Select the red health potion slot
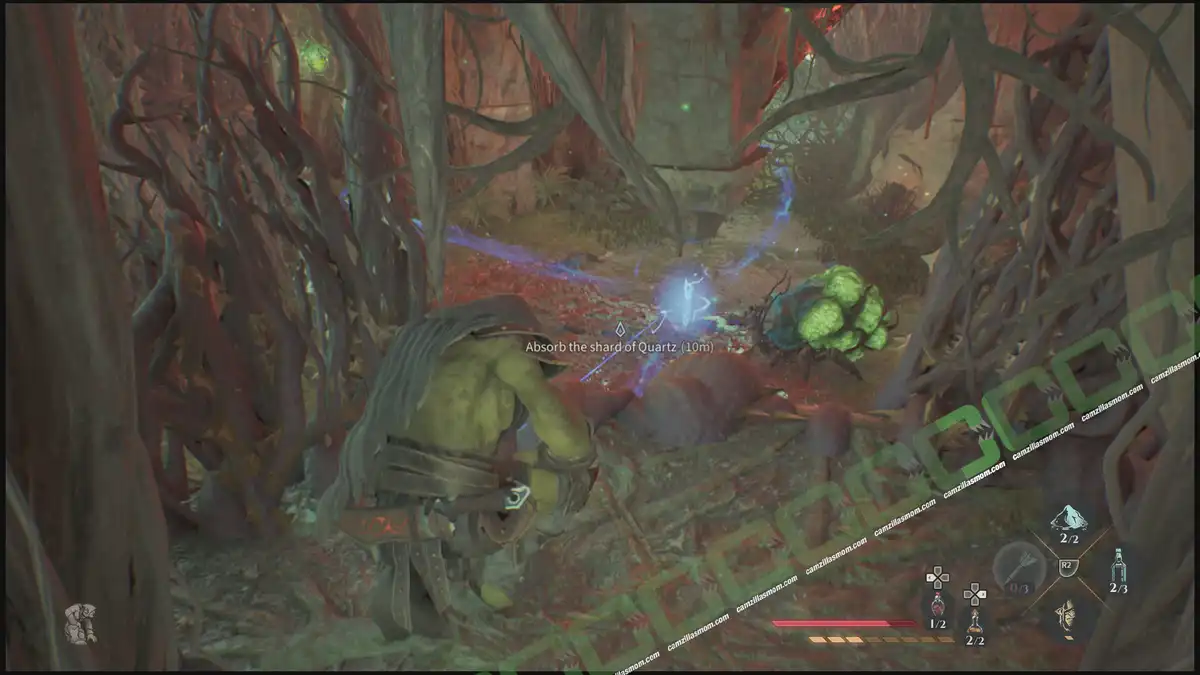The width and height of the screenshot is (1200, 675). pyautogui.click(x=937, y=604)
